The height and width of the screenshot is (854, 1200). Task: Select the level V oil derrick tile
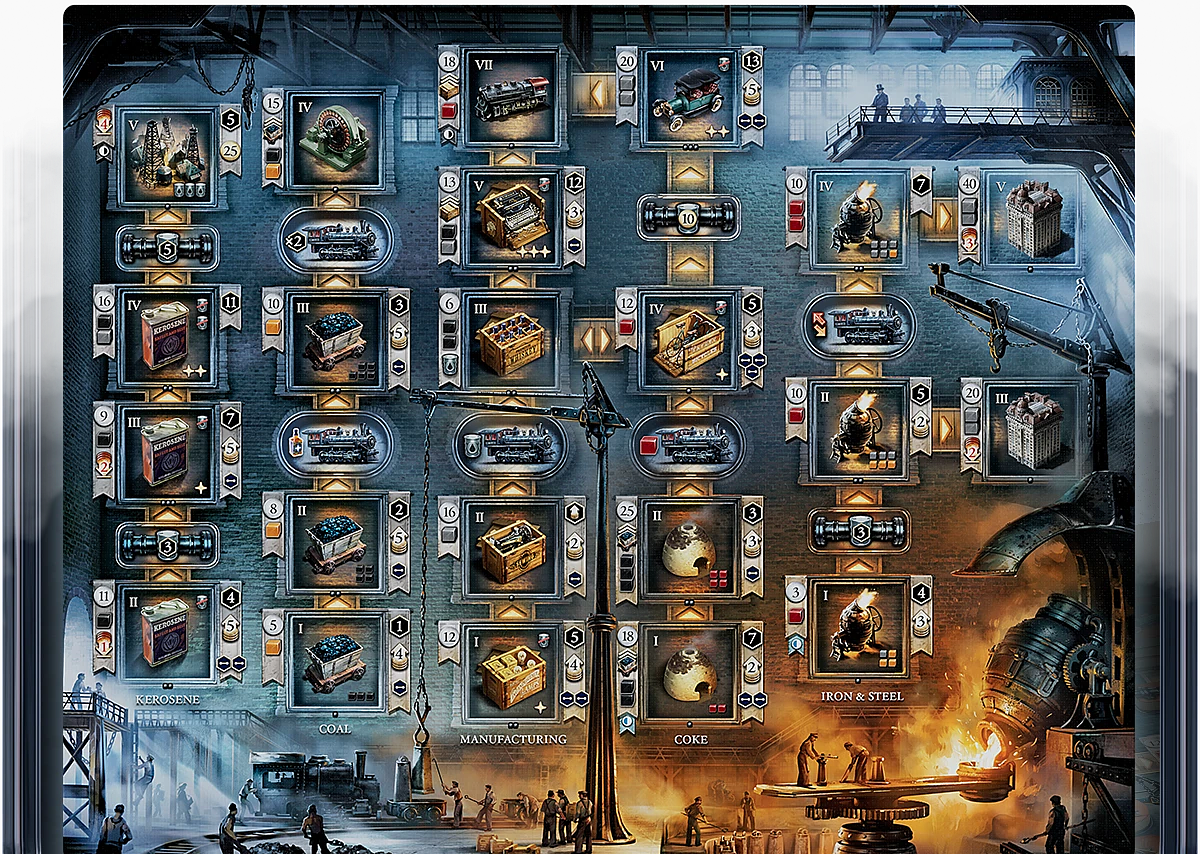tap(167, 157)
